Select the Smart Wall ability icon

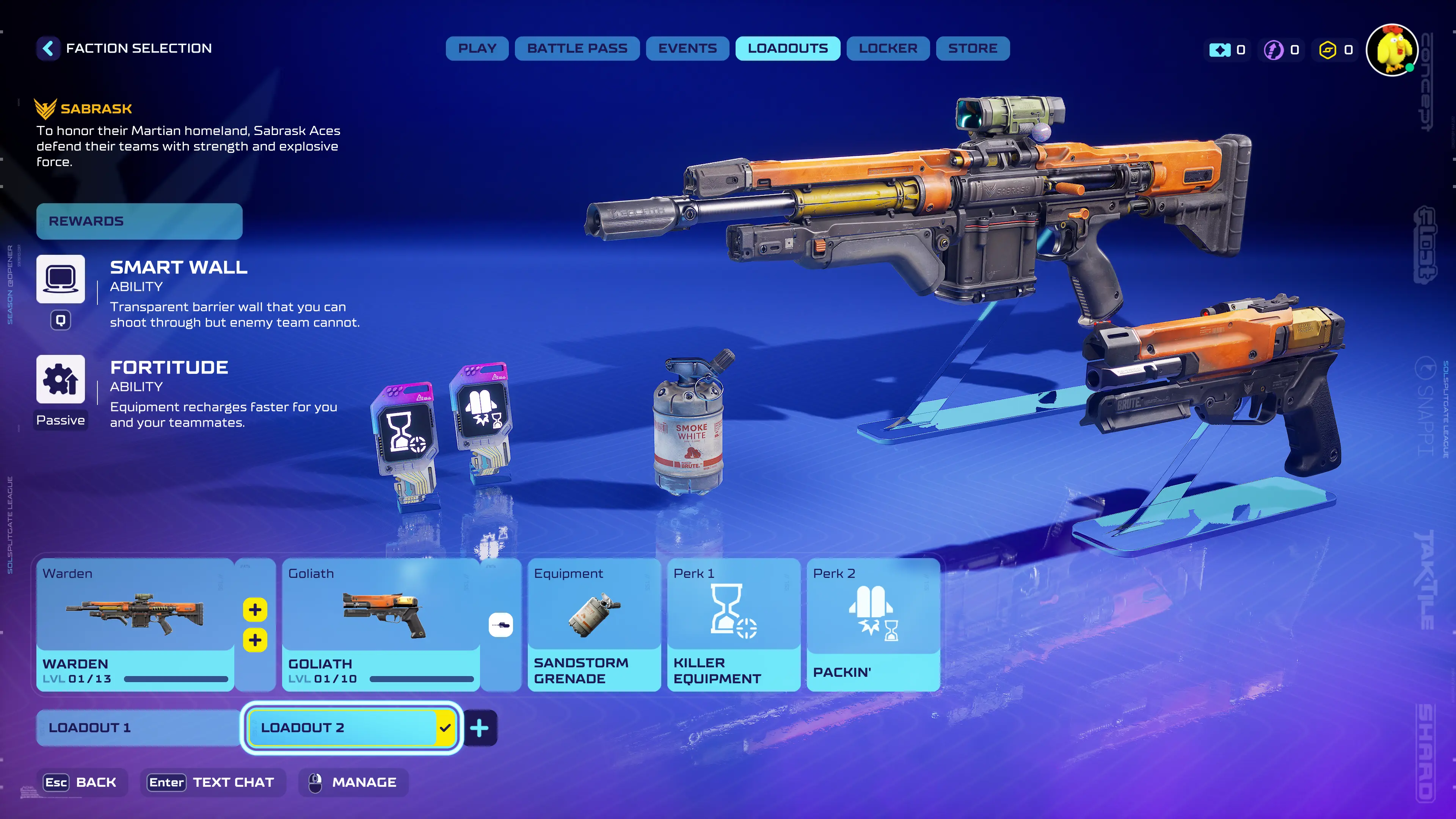61,279
